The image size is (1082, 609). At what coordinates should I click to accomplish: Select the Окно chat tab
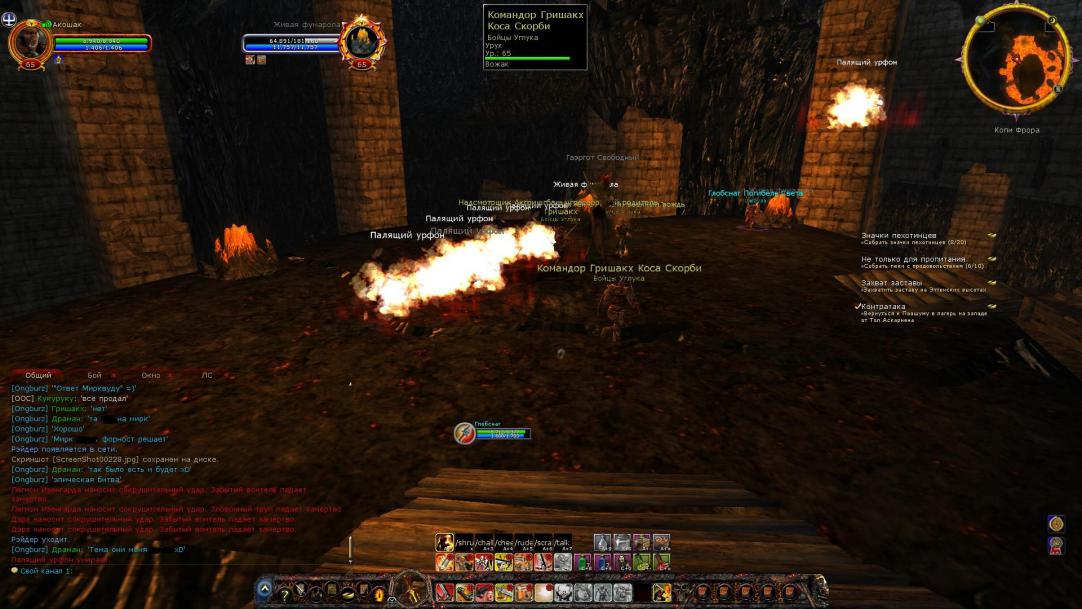pyautogui.click(x=150, y=375)
